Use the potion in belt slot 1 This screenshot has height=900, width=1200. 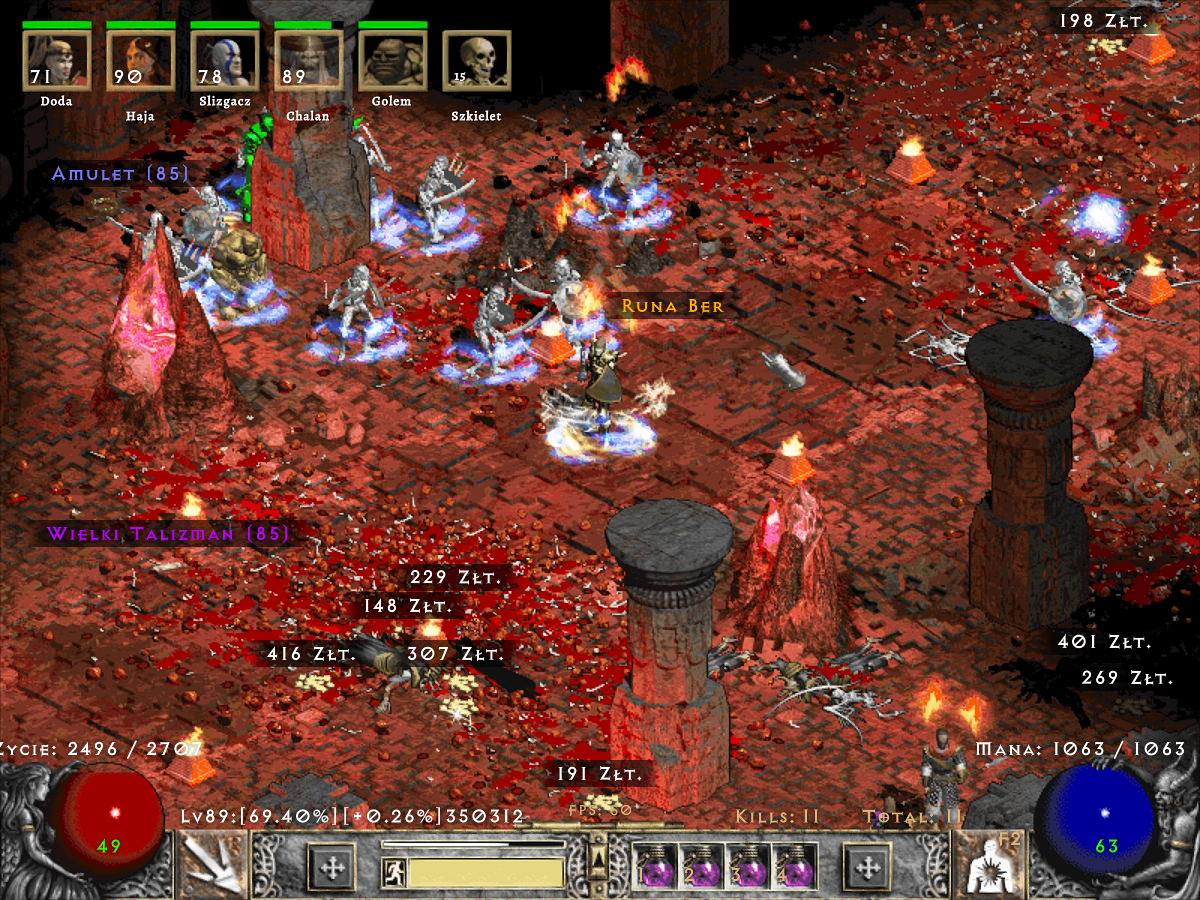click(654, 866)
